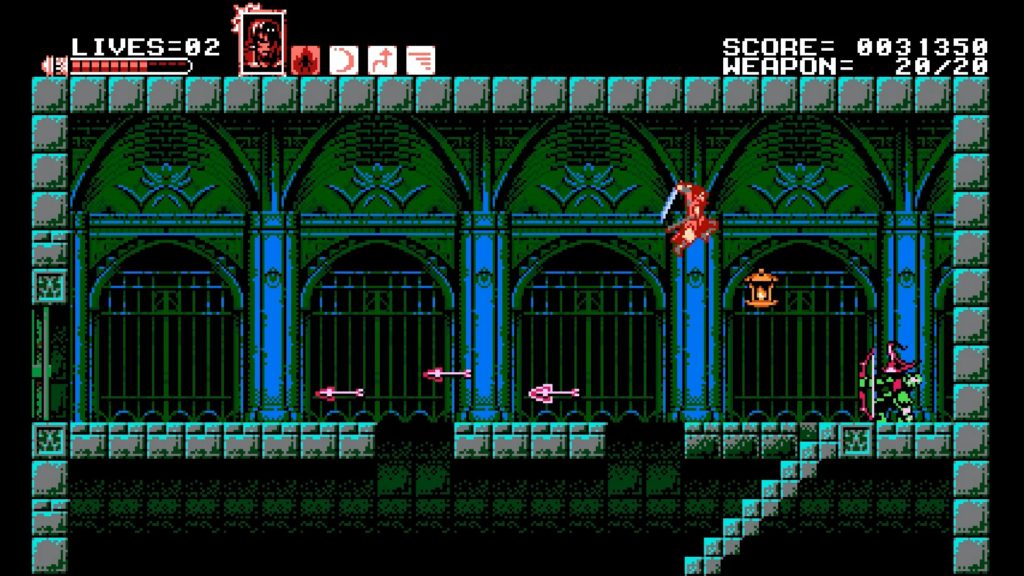Image resolution: width=1024 pixels, height=576 pixels.
Task: Choose the crescent moon ability icon
Action: [344, 60]
